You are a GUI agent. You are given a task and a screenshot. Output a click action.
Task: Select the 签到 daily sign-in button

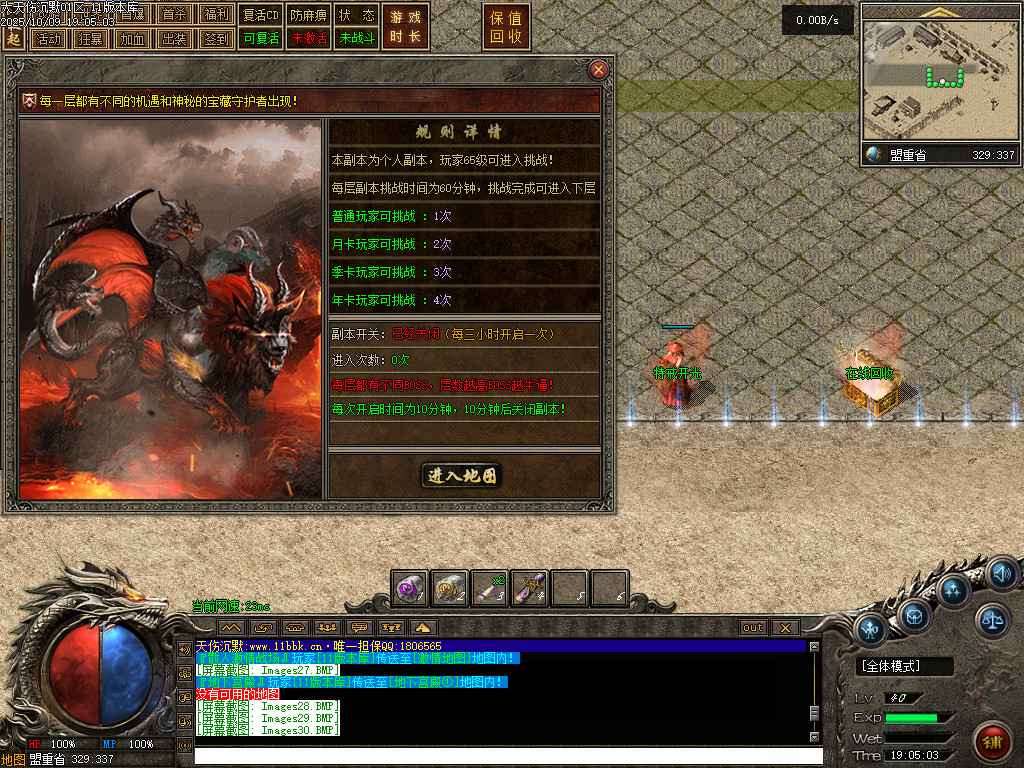point(215,39)
